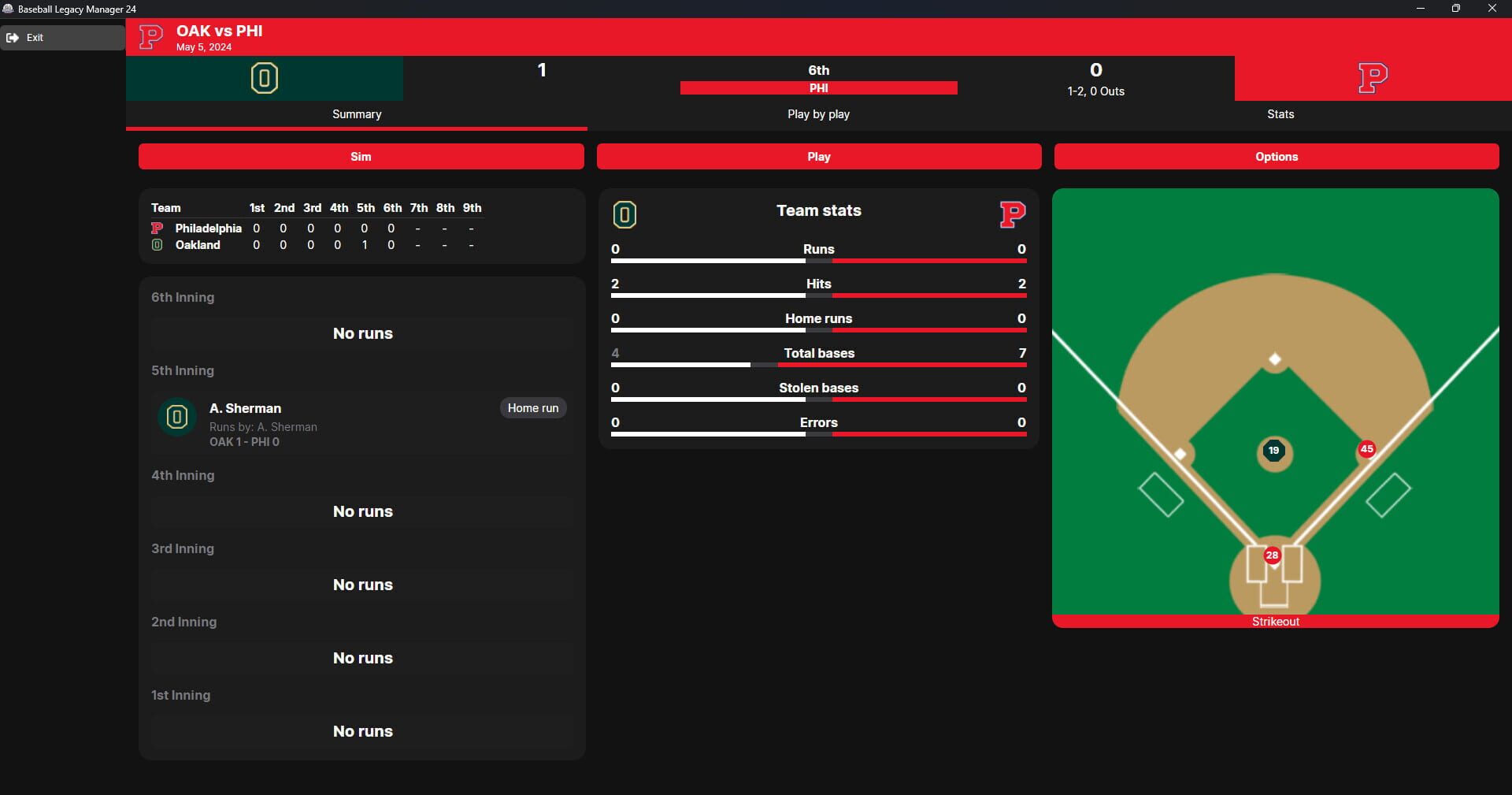This screenshot has width=1512, height=795.
Task: Select fielder marker 45 on the diamond
Action: [1367, 449]
